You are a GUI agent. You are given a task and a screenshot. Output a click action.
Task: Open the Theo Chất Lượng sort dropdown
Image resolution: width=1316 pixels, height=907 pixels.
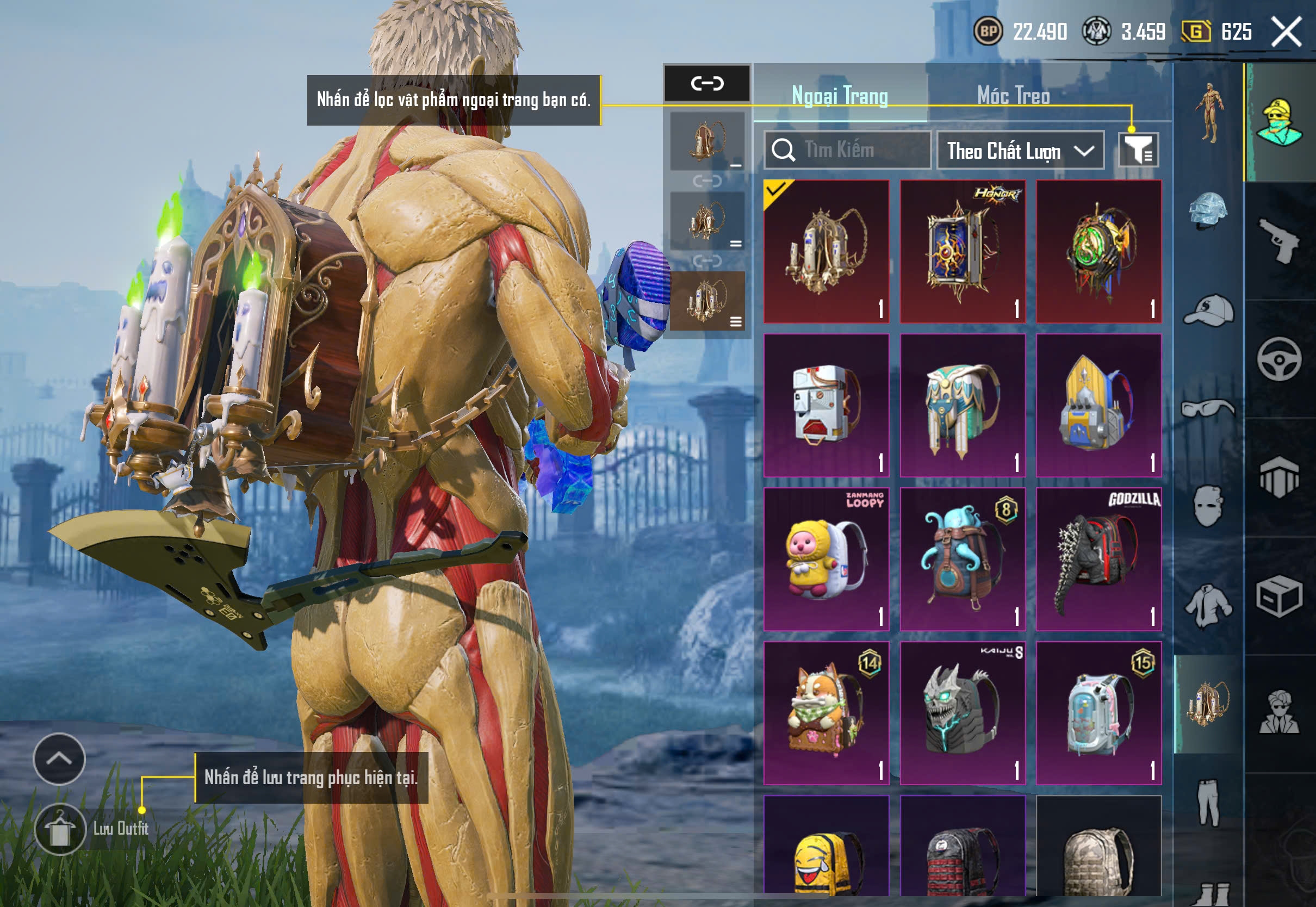[1020, 151]
